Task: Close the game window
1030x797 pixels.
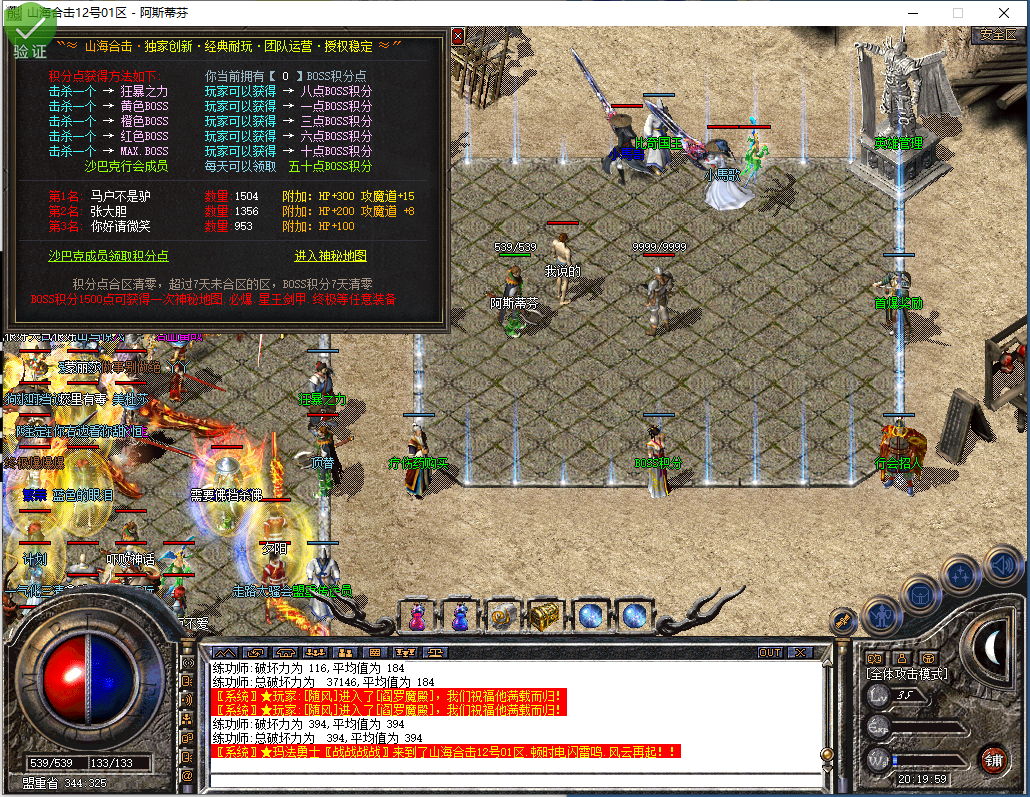Action: tap(1005, 13)
